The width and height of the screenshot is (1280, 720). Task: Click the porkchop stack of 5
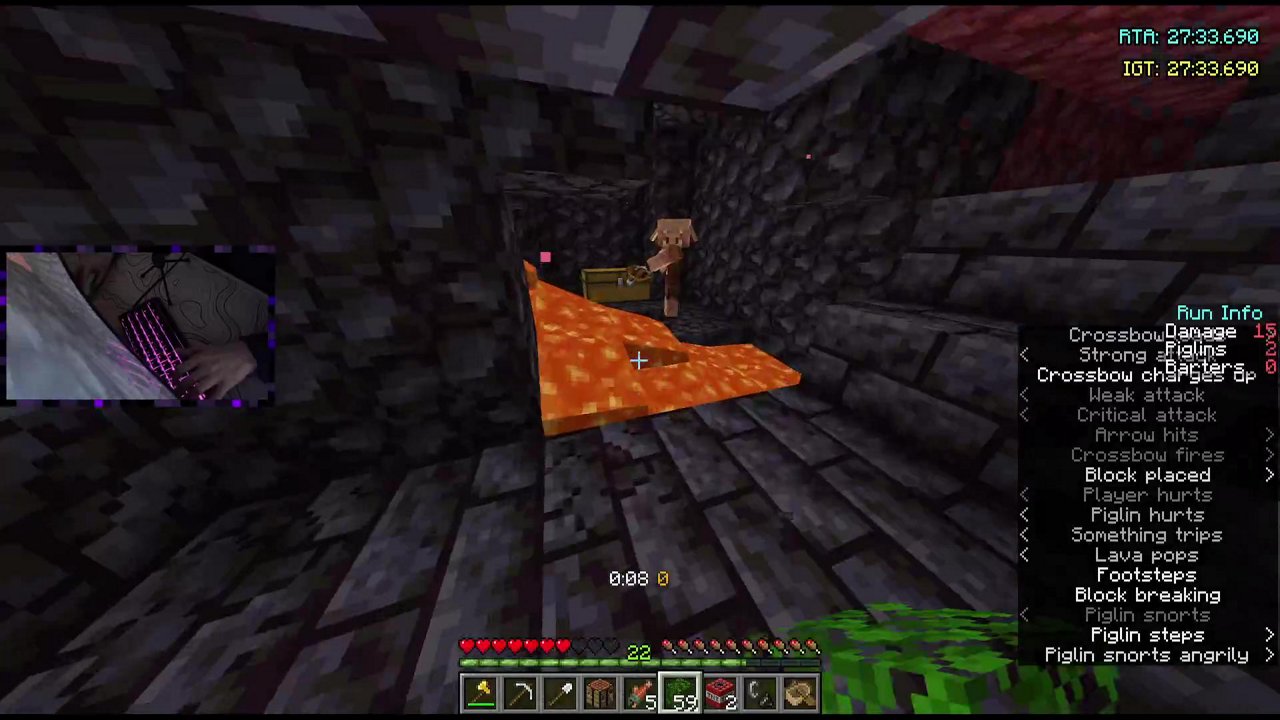(x=640, y=690)
